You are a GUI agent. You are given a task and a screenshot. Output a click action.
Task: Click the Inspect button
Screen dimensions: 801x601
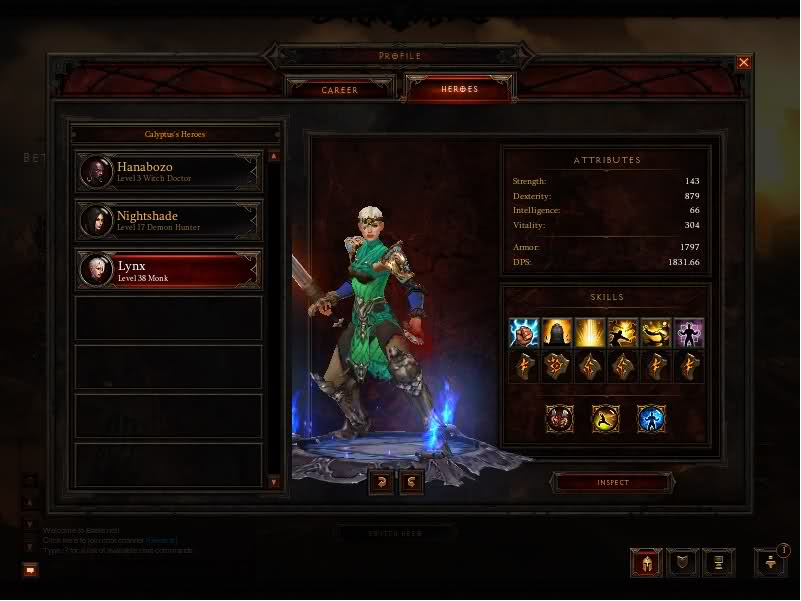[612, 483]
